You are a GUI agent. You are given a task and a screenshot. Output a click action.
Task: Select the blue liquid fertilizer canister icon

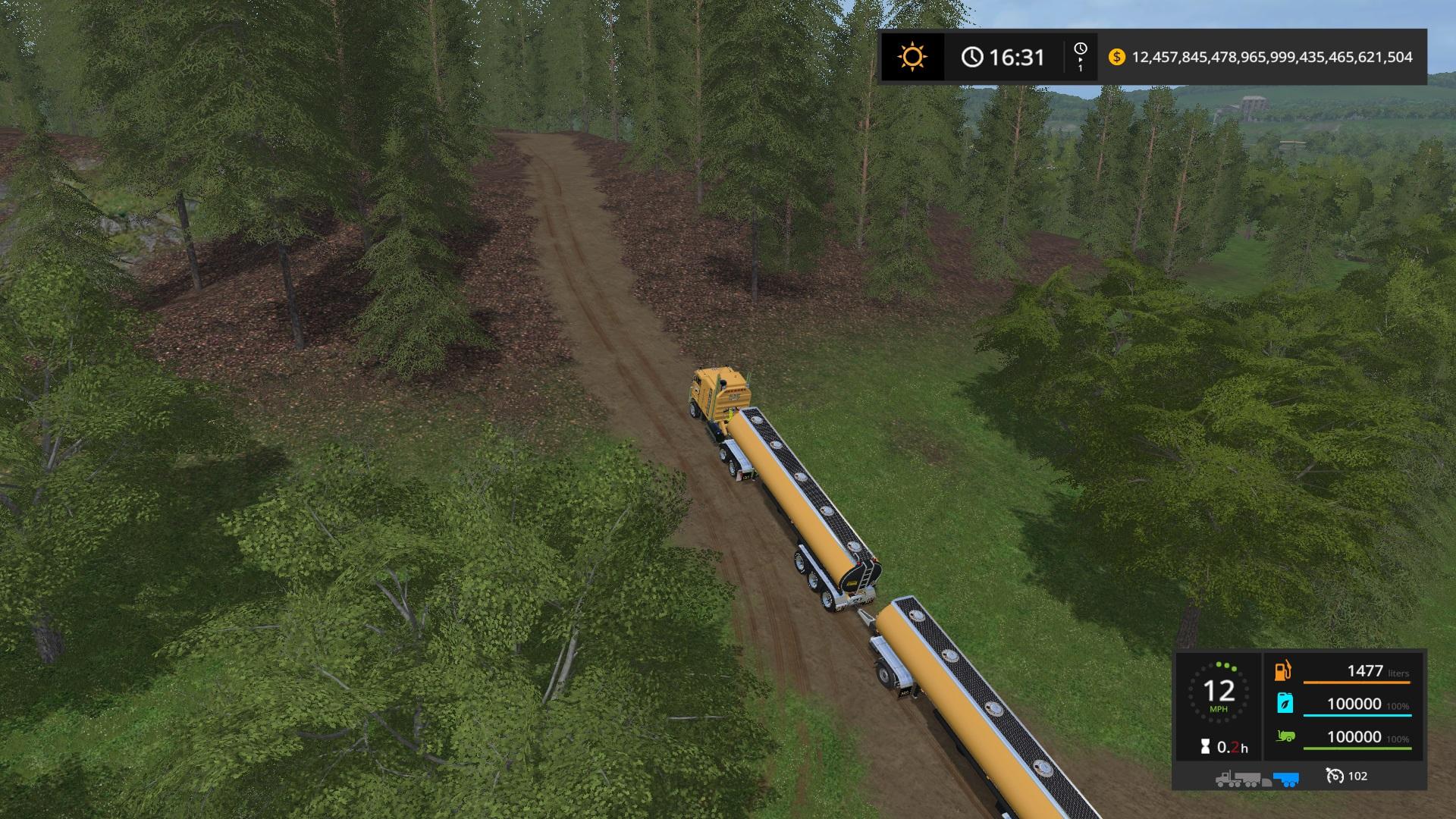point(1285,703)
